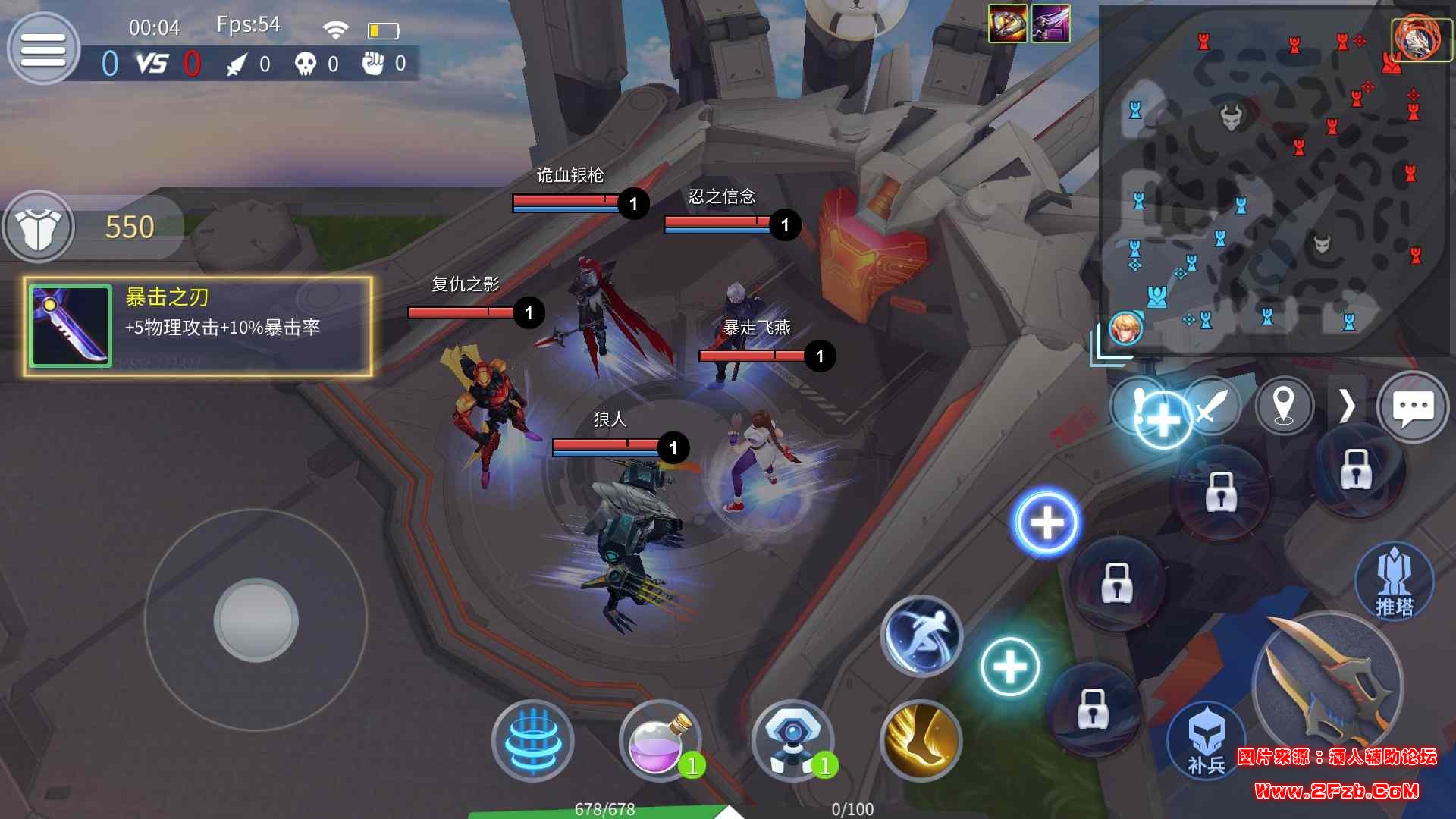Image resolution: width=1456 pixels, height=819 pixels.
Task: Use the purple potion item
Action: tap(658, 740)
